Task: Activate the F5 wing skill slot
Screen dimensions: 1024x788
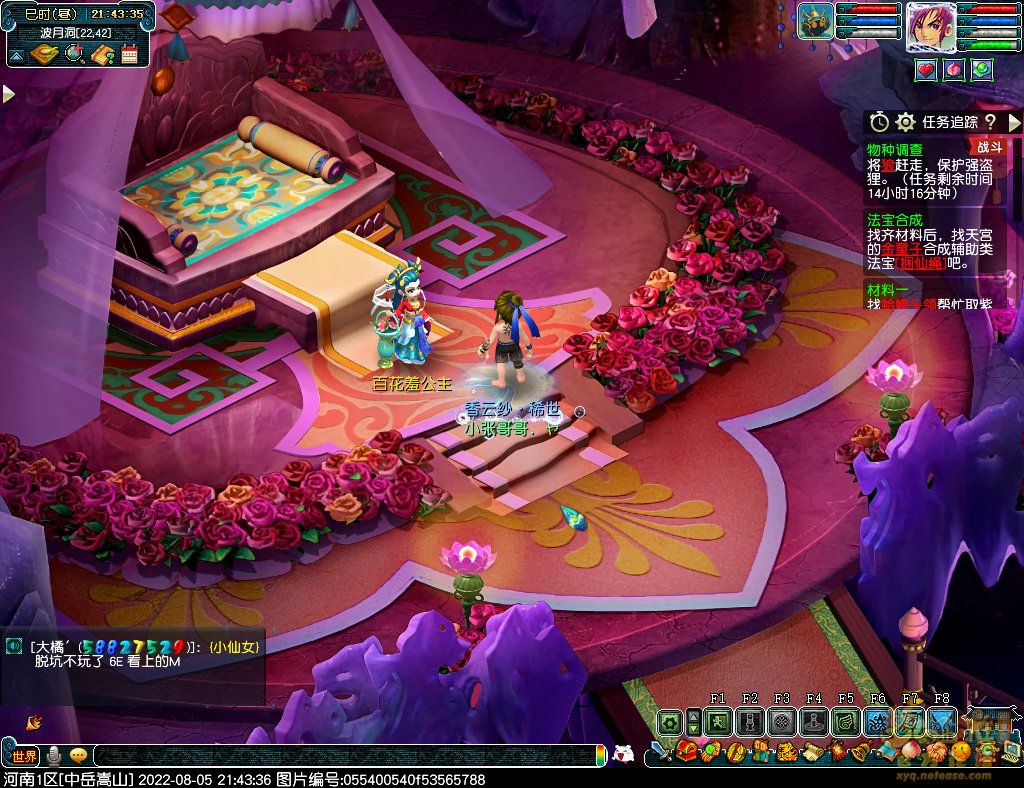Action: 846,722
